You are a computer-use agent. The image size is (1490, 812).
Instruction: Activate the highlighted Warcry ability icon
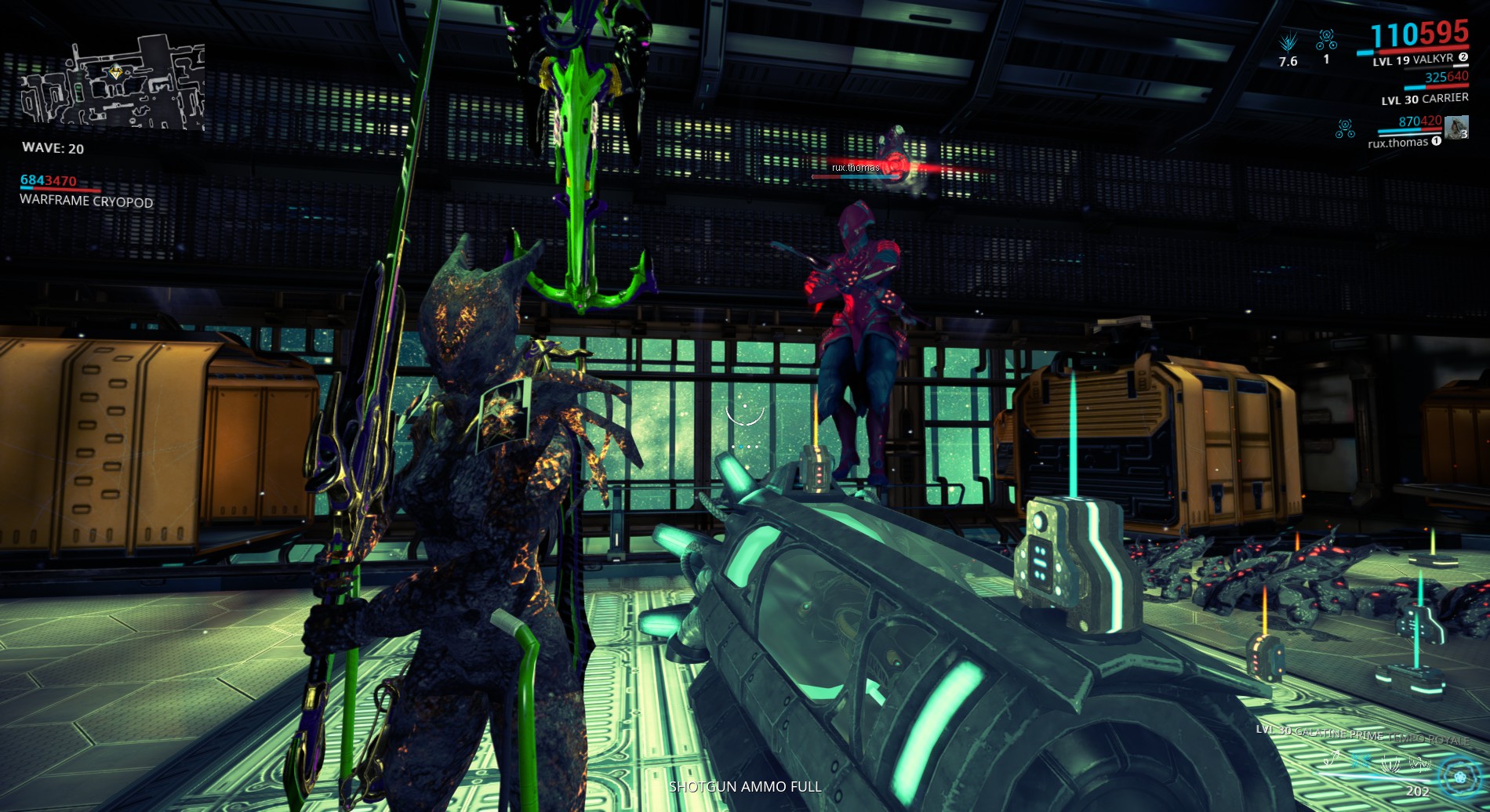tap(1362, 760)
